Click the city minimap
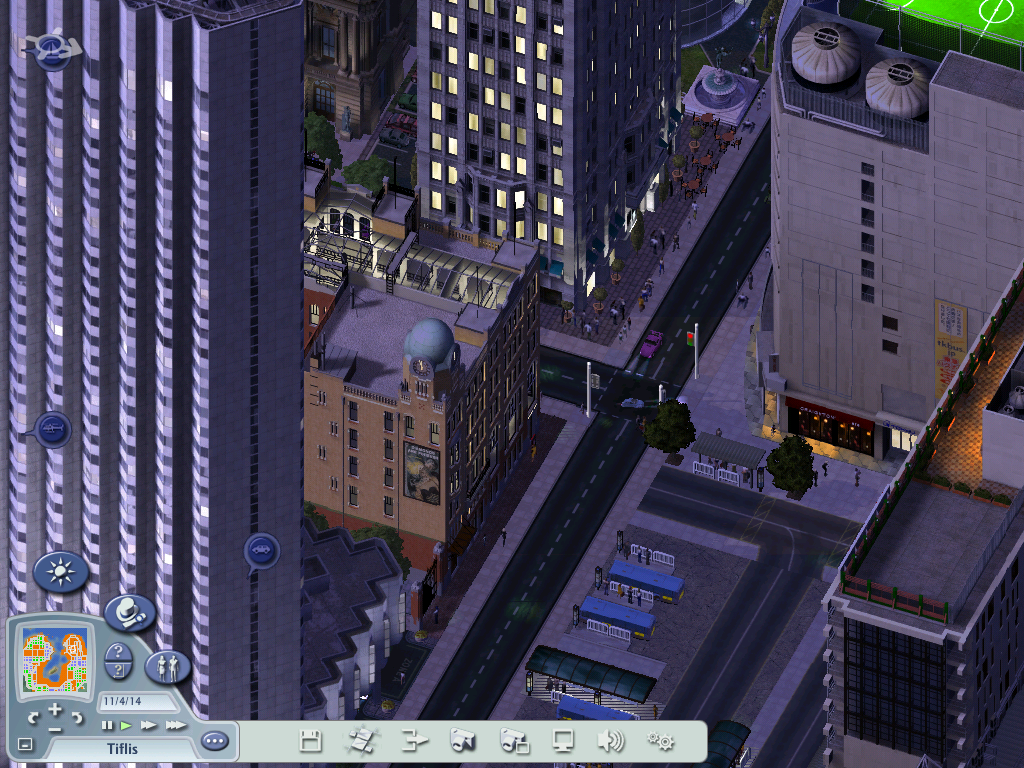Image resolution: width=1024 pixels, height=768 pixels. (x=53, y=660)
